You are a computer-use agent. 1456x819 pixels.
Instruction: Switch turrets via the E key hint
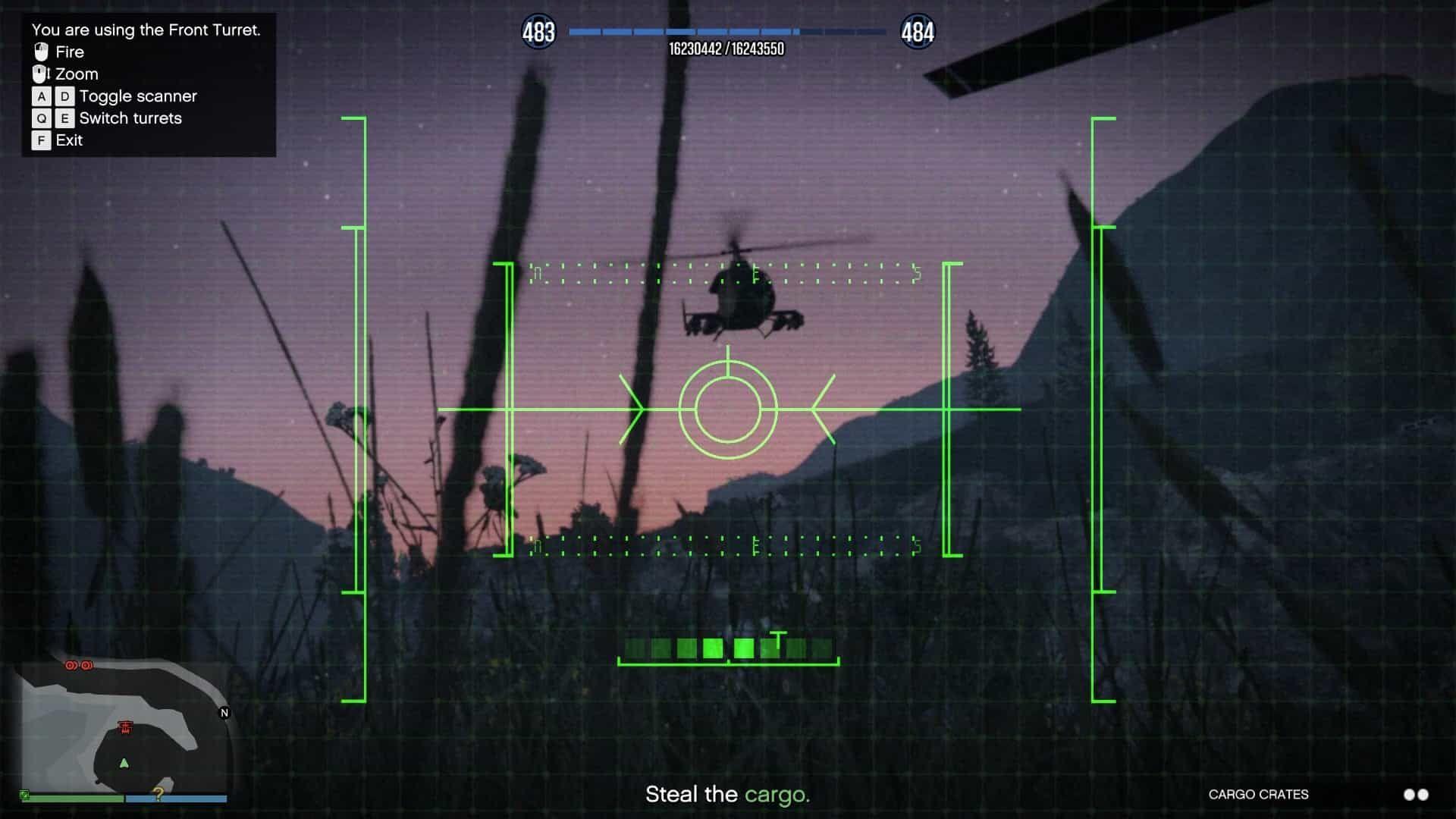coord(64,118)
